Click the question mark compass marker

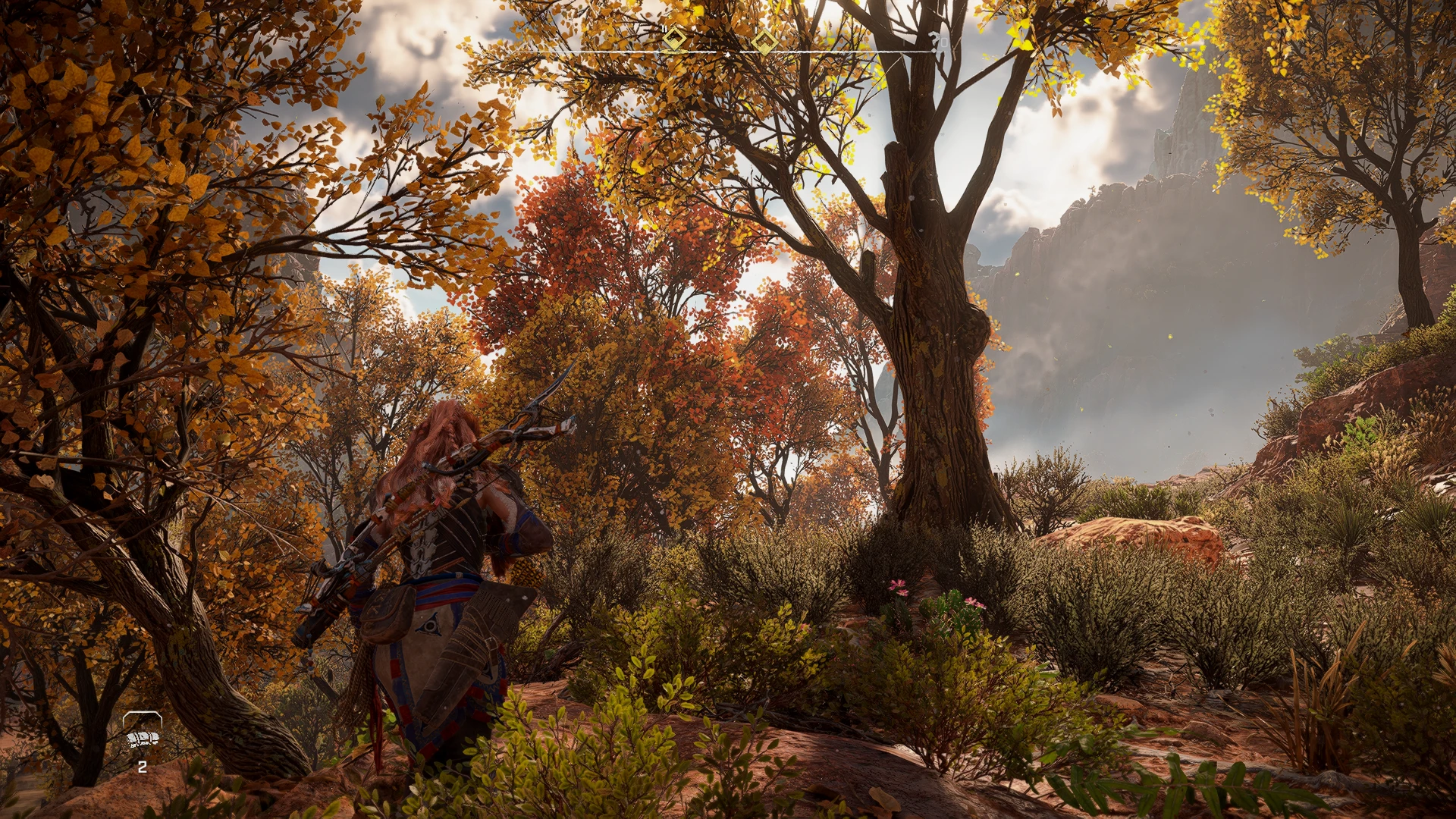coord(934,39)
